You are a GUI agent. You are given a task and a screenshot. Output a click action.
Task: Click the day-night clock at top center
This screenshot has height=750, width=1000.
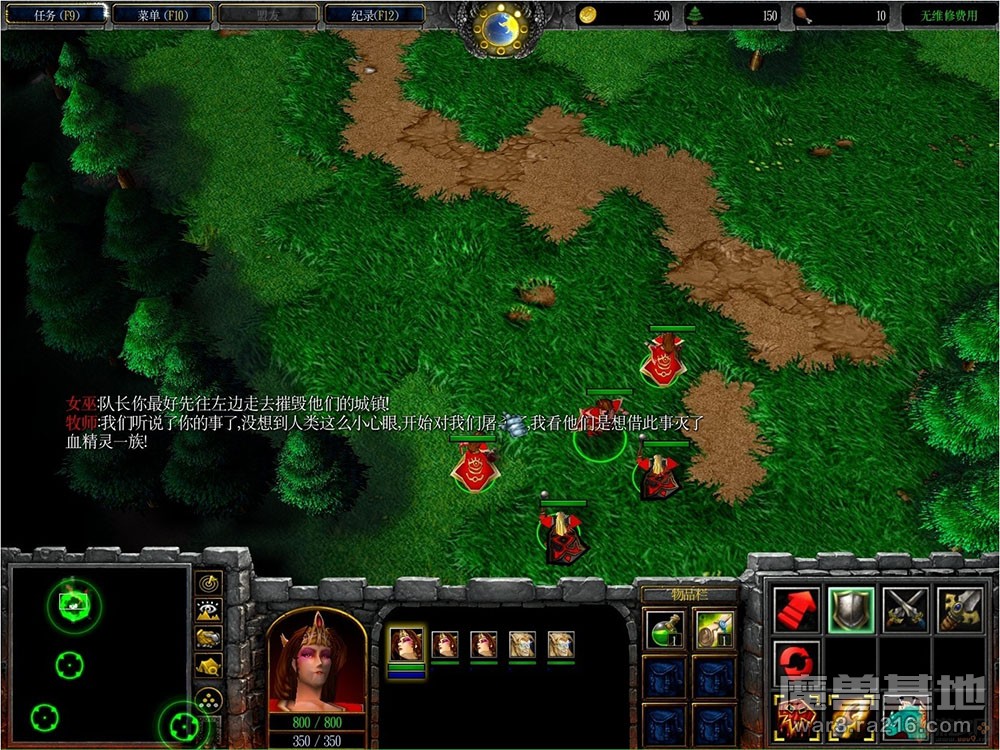click(x=499, y=27)
